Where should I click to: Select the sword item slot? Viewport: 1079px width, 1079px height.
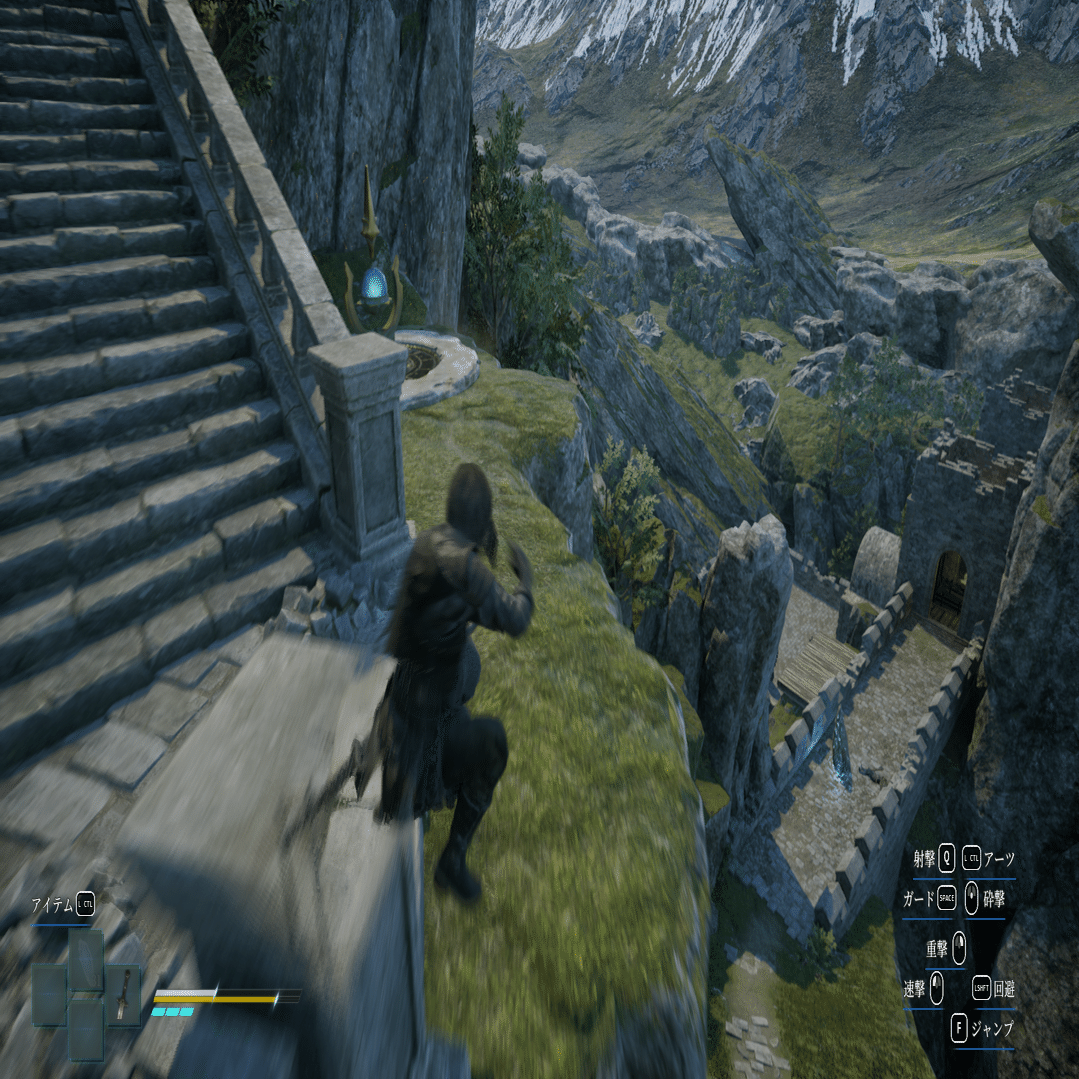(x=123, y=995)
